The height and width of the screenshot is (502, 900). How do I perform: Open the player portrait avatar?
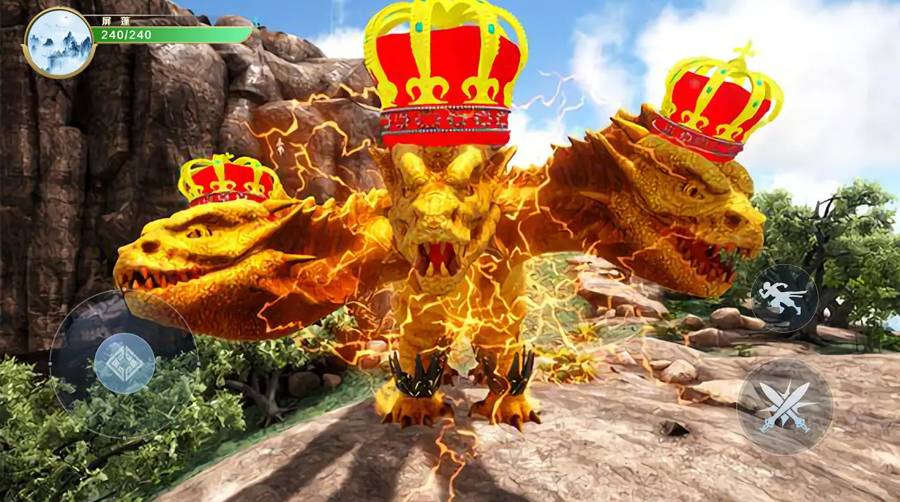pyautogui.click(x=59, y=43)
